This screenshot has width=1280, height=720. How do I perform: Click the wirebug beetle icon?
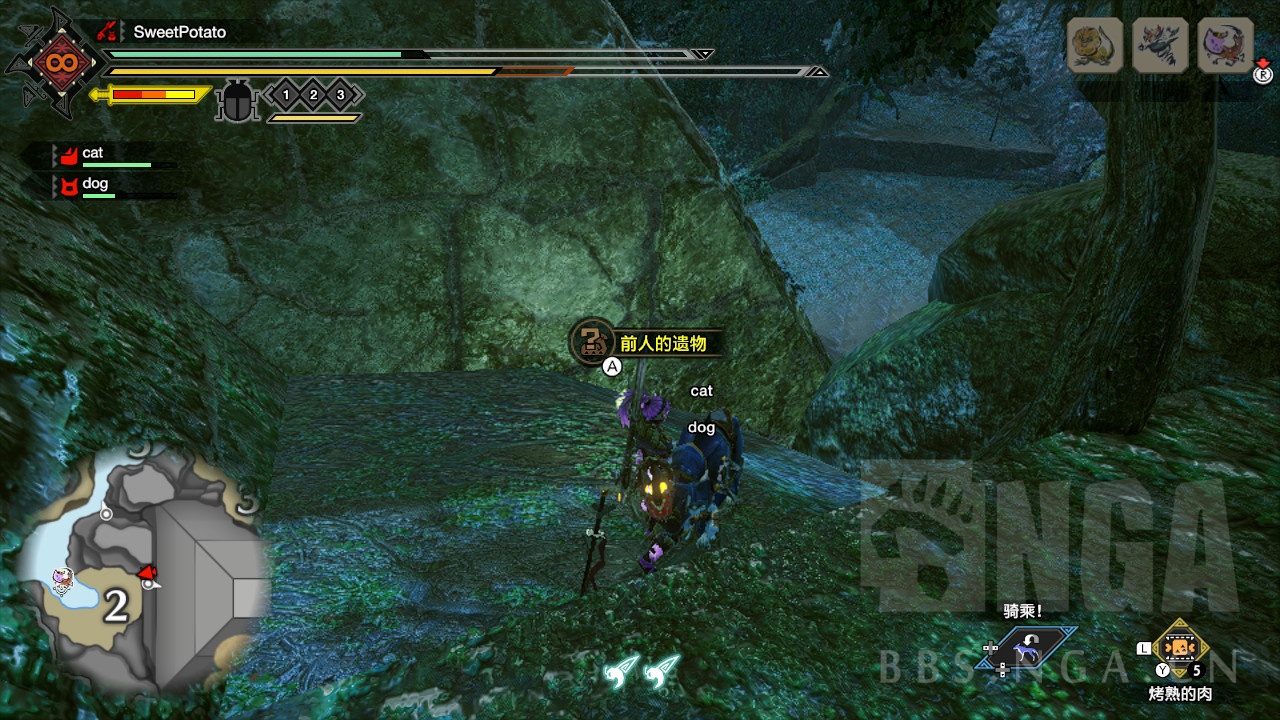pyautogui.click(x=238, y=100)
